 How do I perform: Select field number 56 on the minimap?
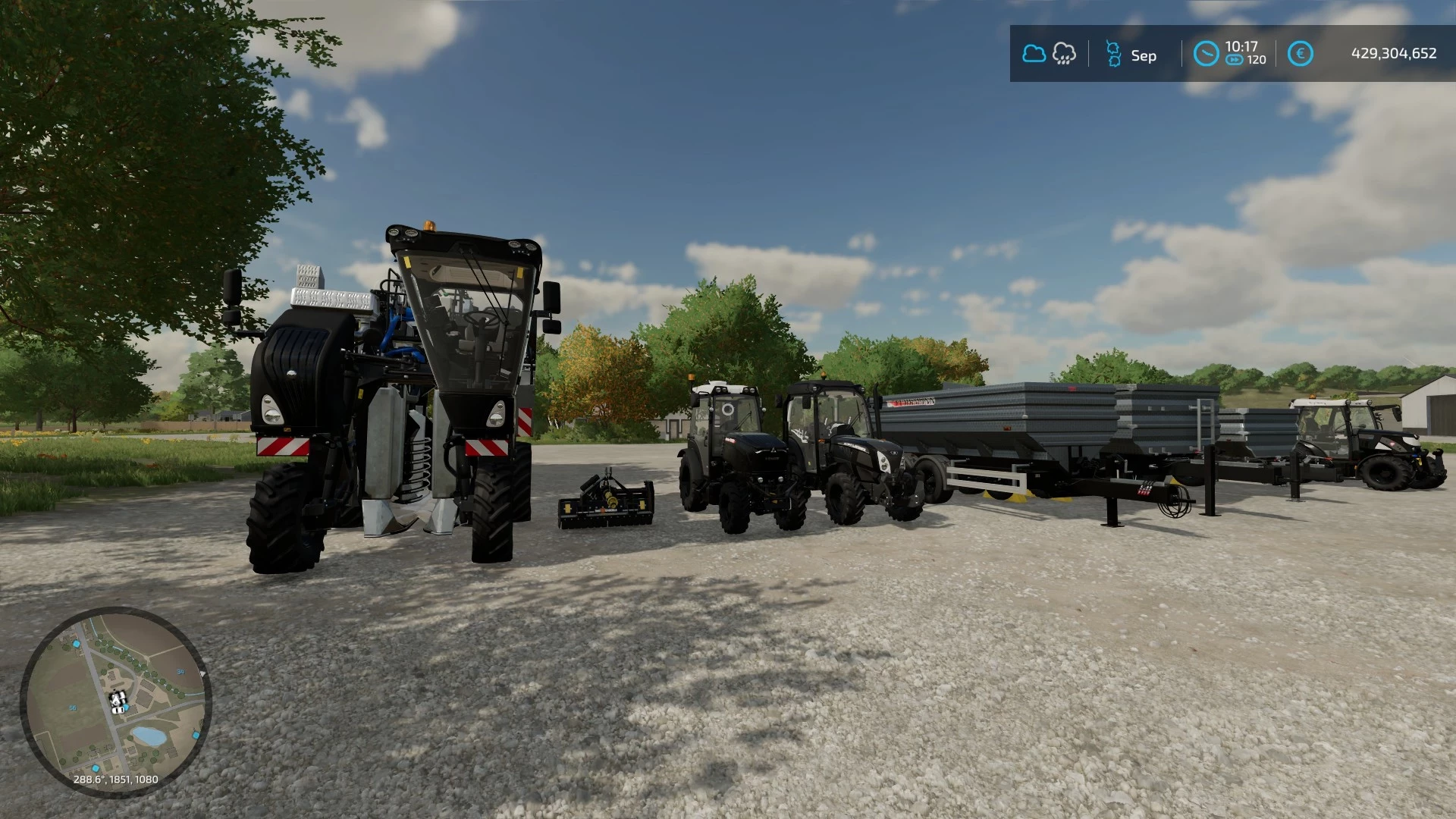pyautogui.click(x=73, y=708)
